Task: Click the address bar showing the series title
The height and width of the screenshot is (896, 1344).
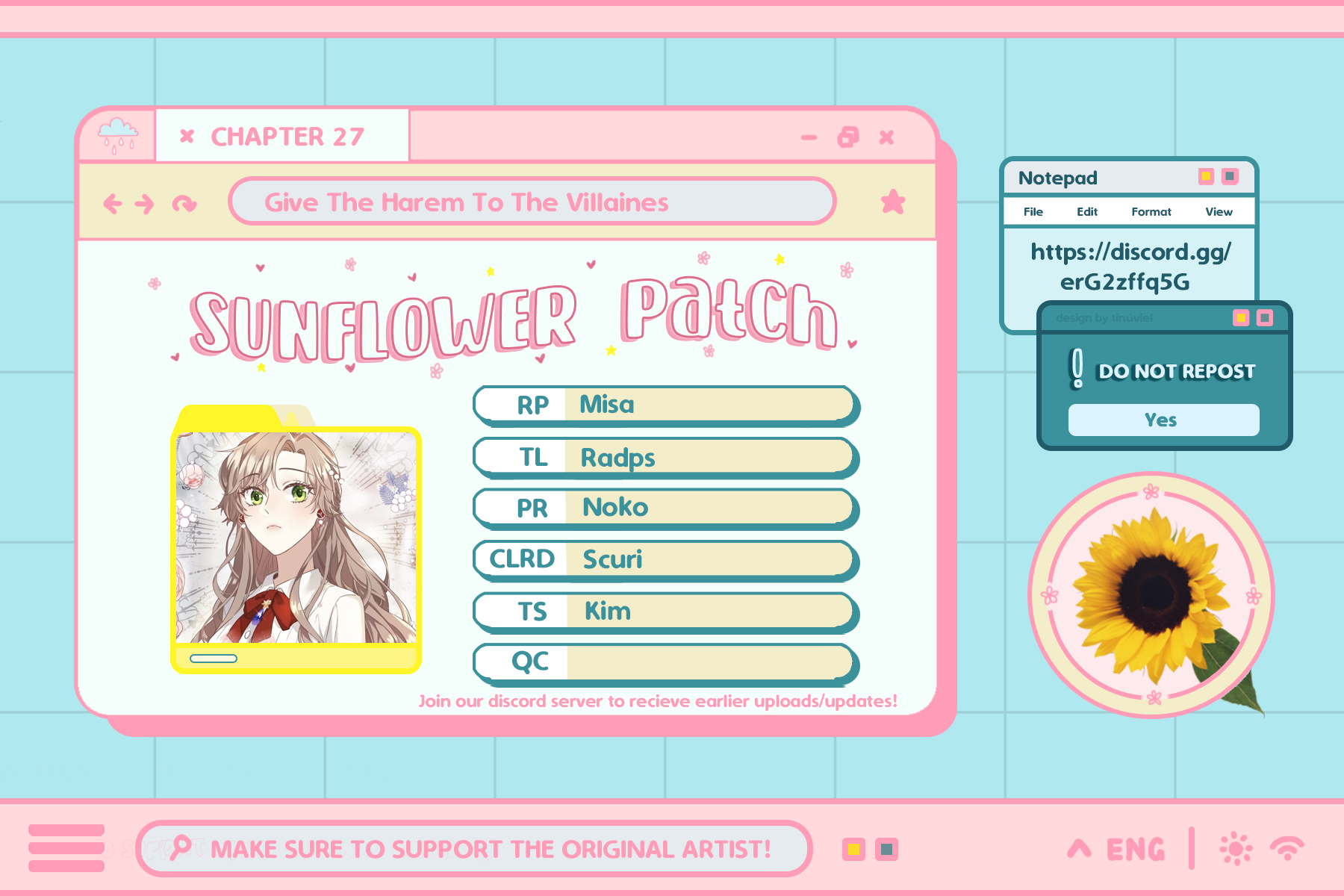Action: coord(532,202)
